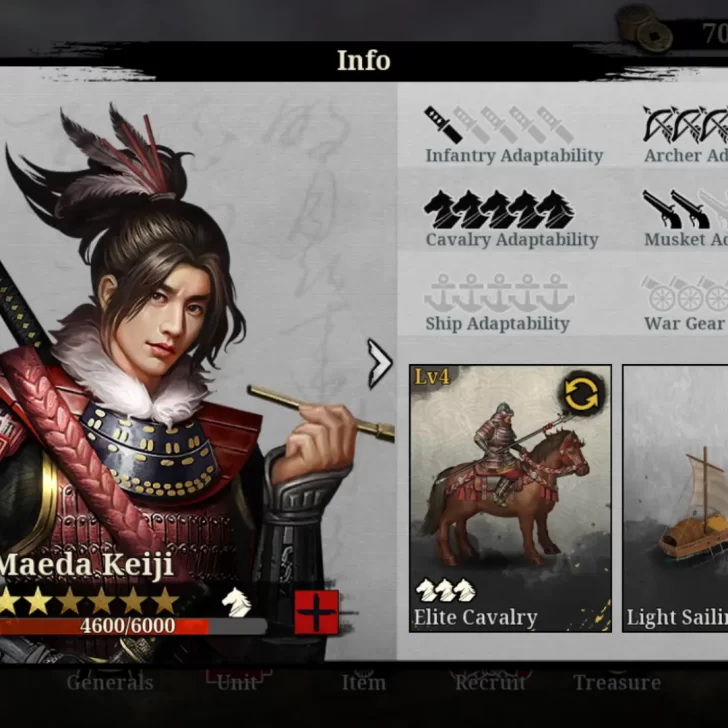Go to the Treasure tab
This screenshot has height=728, width=728.
tap(617, 683)
